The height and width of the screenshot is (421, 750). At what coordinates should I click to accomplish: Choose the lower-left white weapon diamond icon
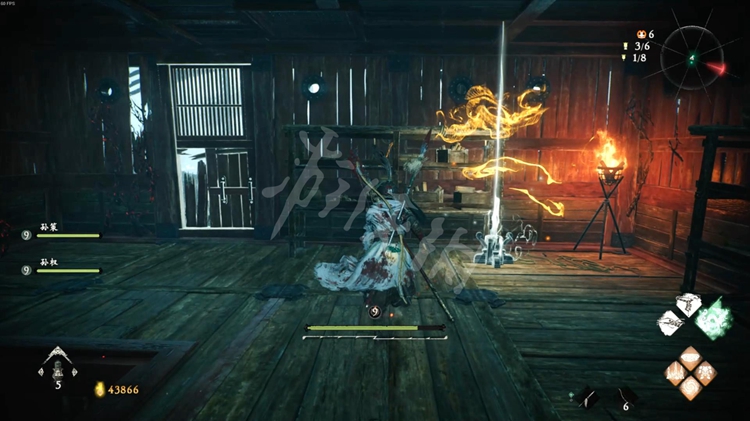point(671,323)
